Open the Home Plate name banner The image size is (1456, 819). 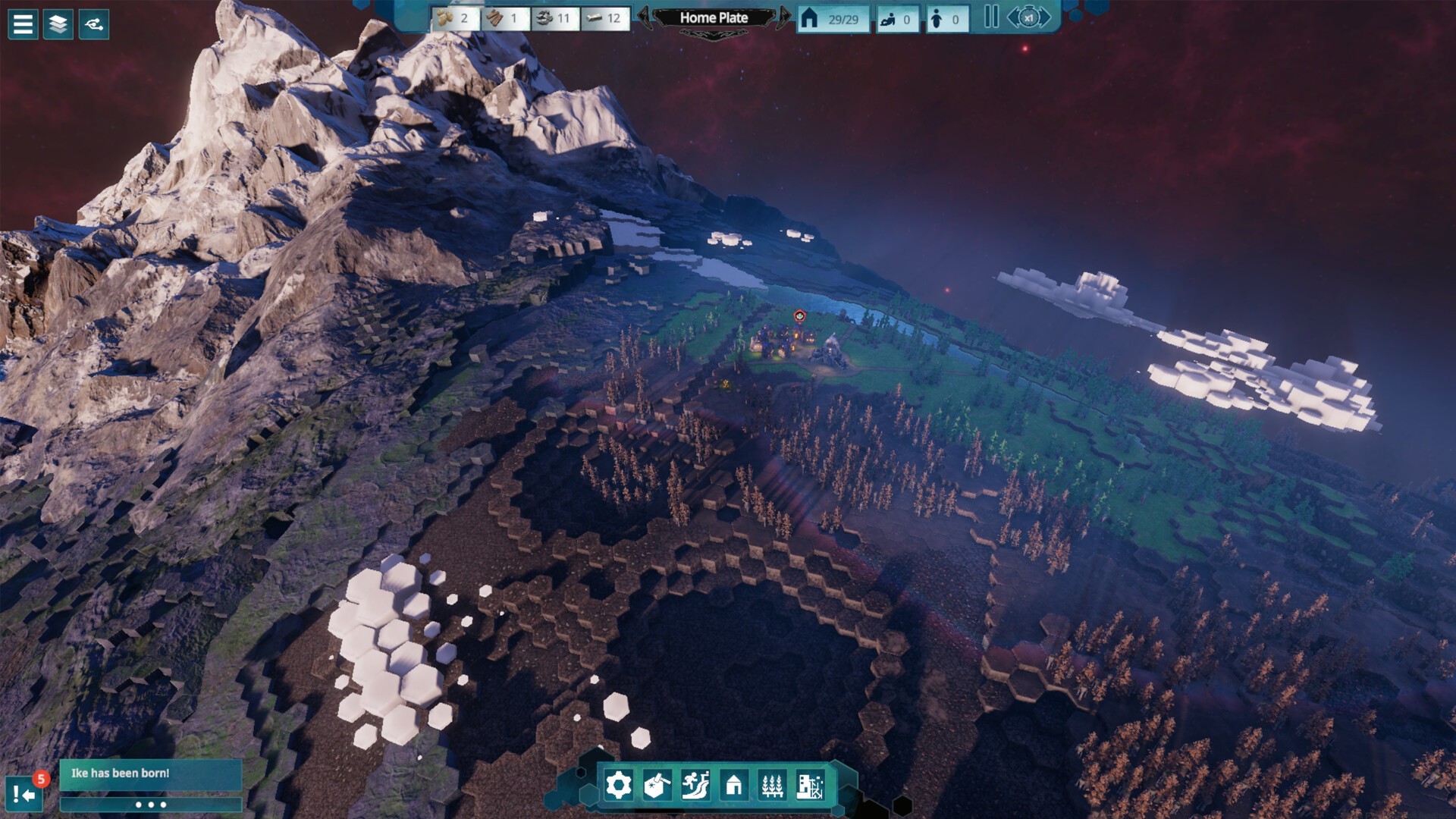[x=714, y=17]
